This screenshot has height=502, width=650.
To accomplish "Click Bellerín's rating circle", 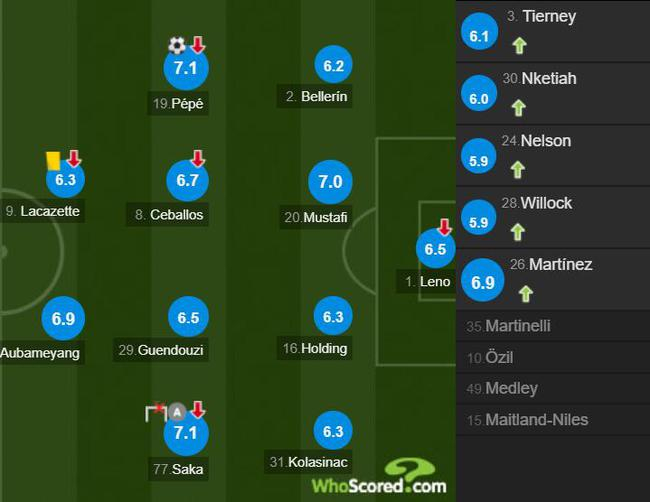I will [x=333, y=66].
